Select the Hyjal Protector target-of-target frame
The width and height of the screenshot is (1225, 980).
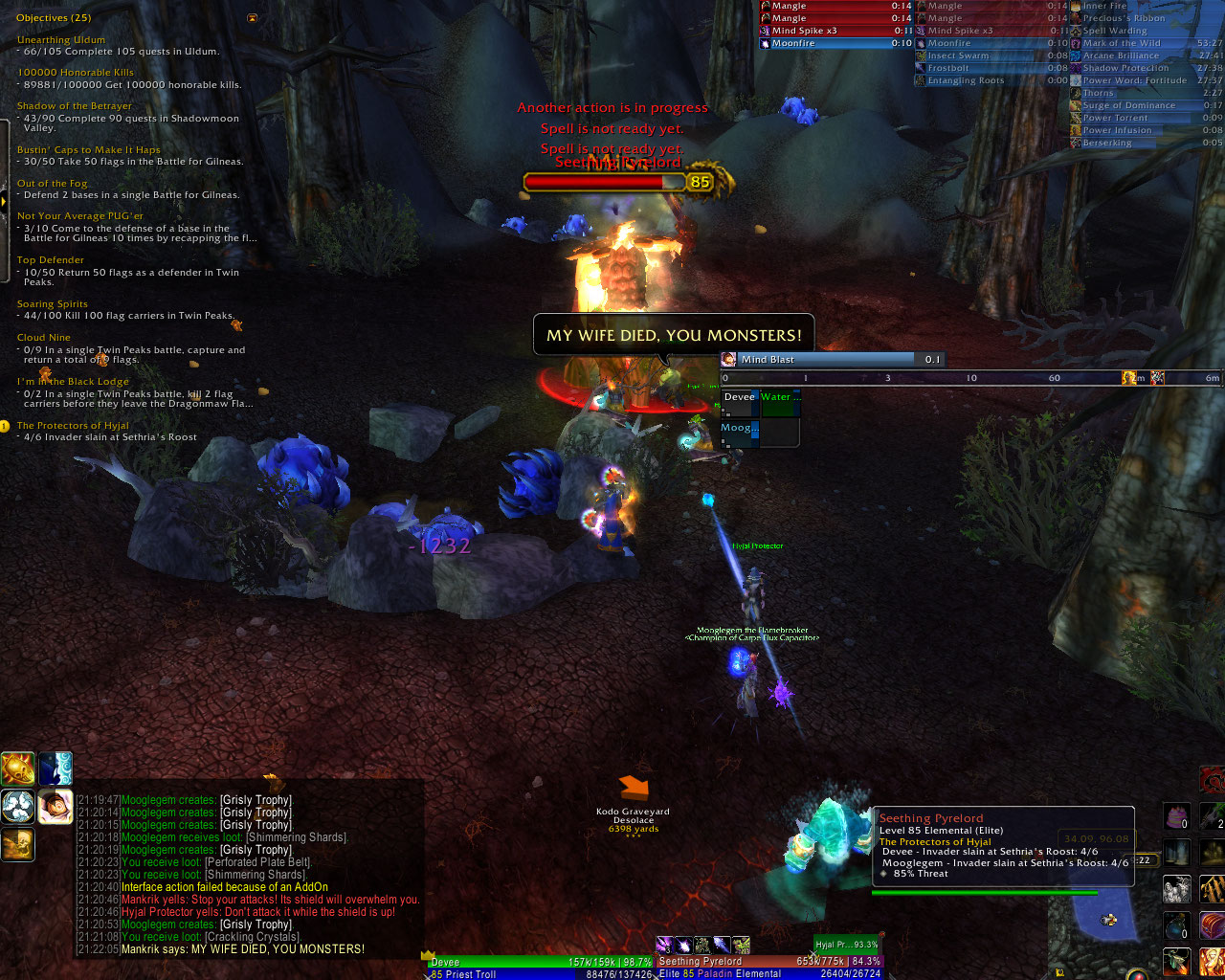(x=847, y=945)
